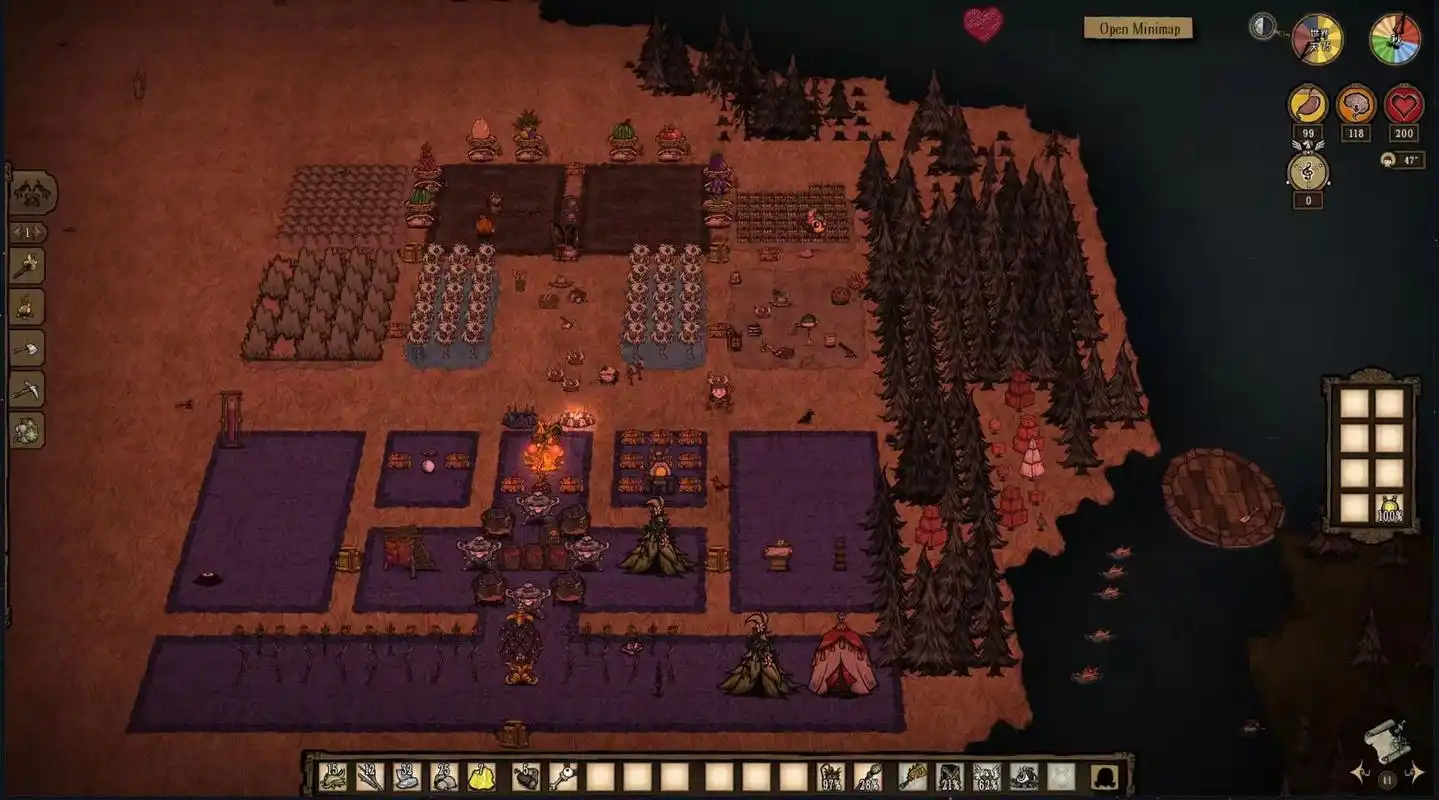Choose the campfire crafting recipe

[x=27, y=307]
